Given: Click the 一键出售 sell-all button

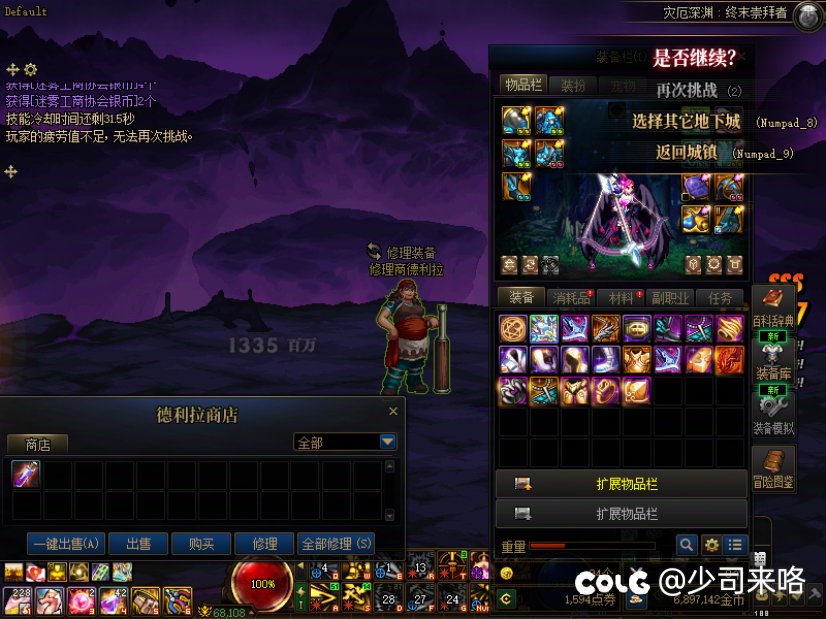Looking at the screenshot, I should tap(66, 544).
